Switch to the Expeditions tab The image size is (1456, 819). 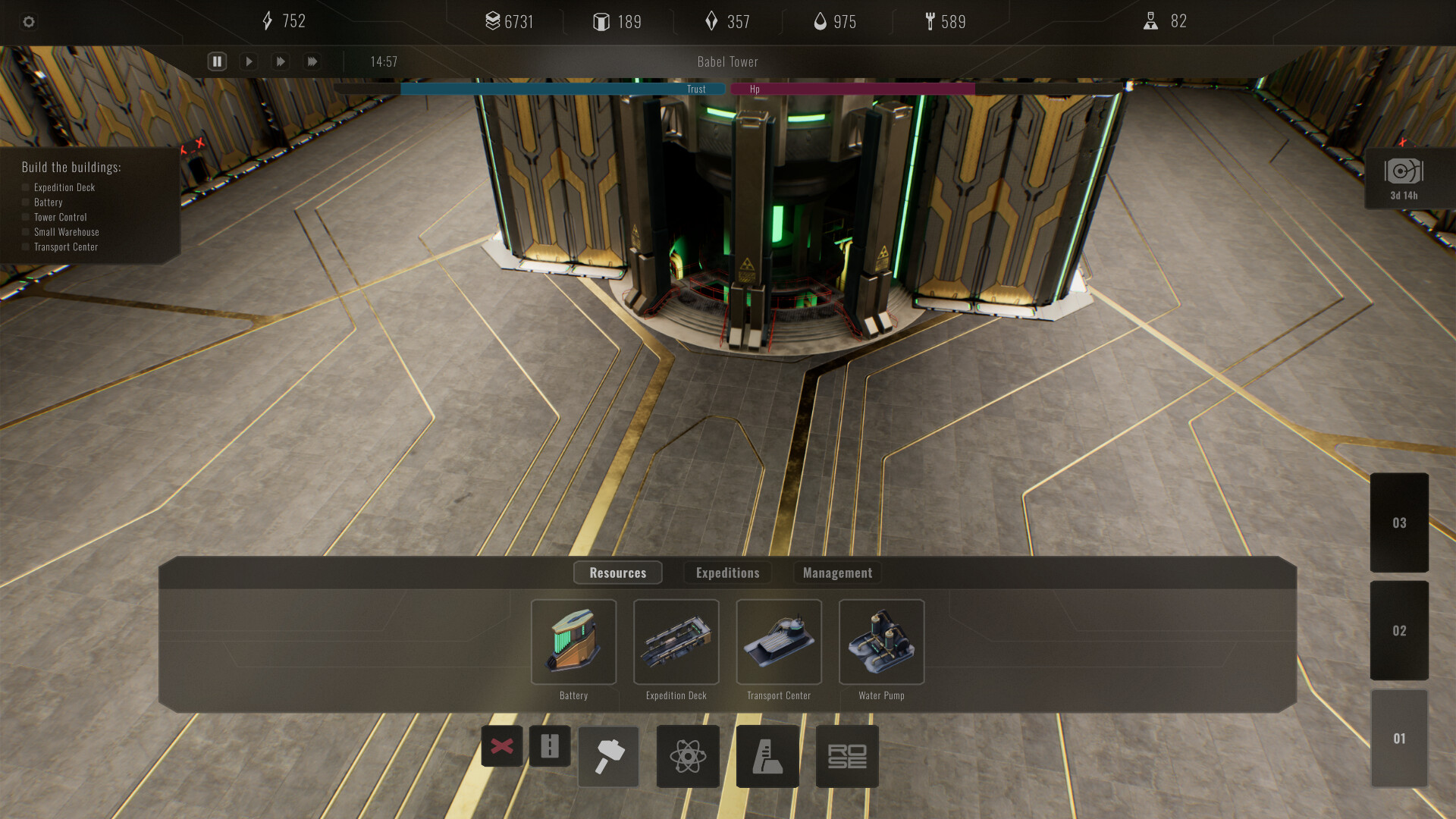pyautogui.click(x=727, y=573)
